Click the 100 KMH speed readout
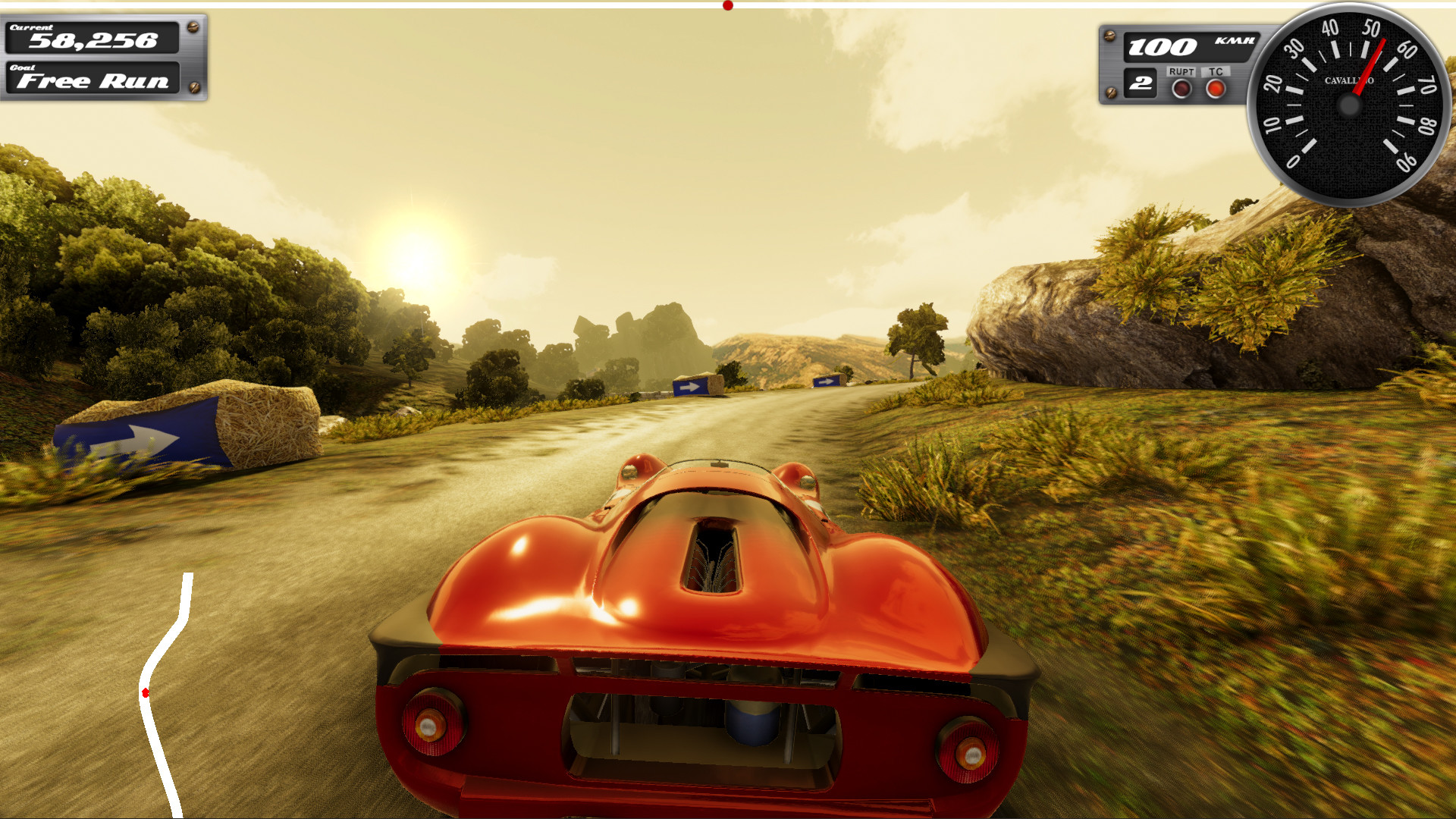 pyautogui.click(x=1162, y=47)
